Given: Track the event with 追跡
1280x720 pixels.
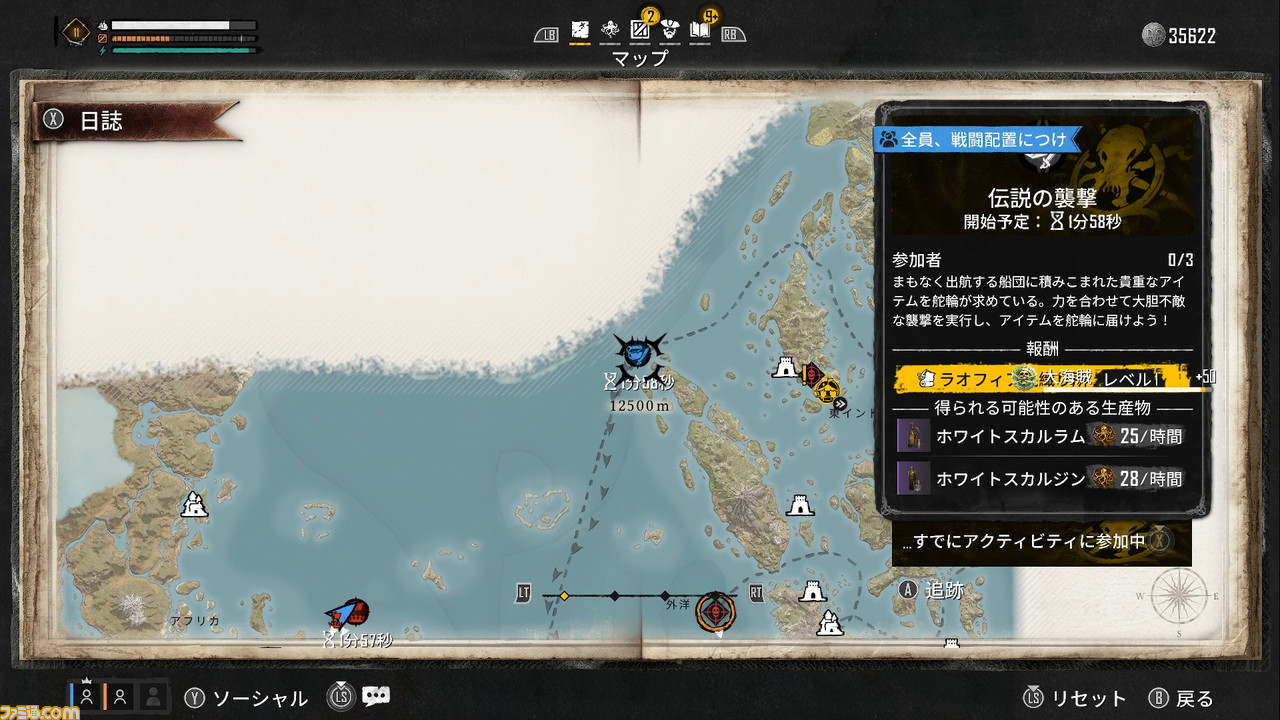Looking at the screenshot, I should point(932,590).
